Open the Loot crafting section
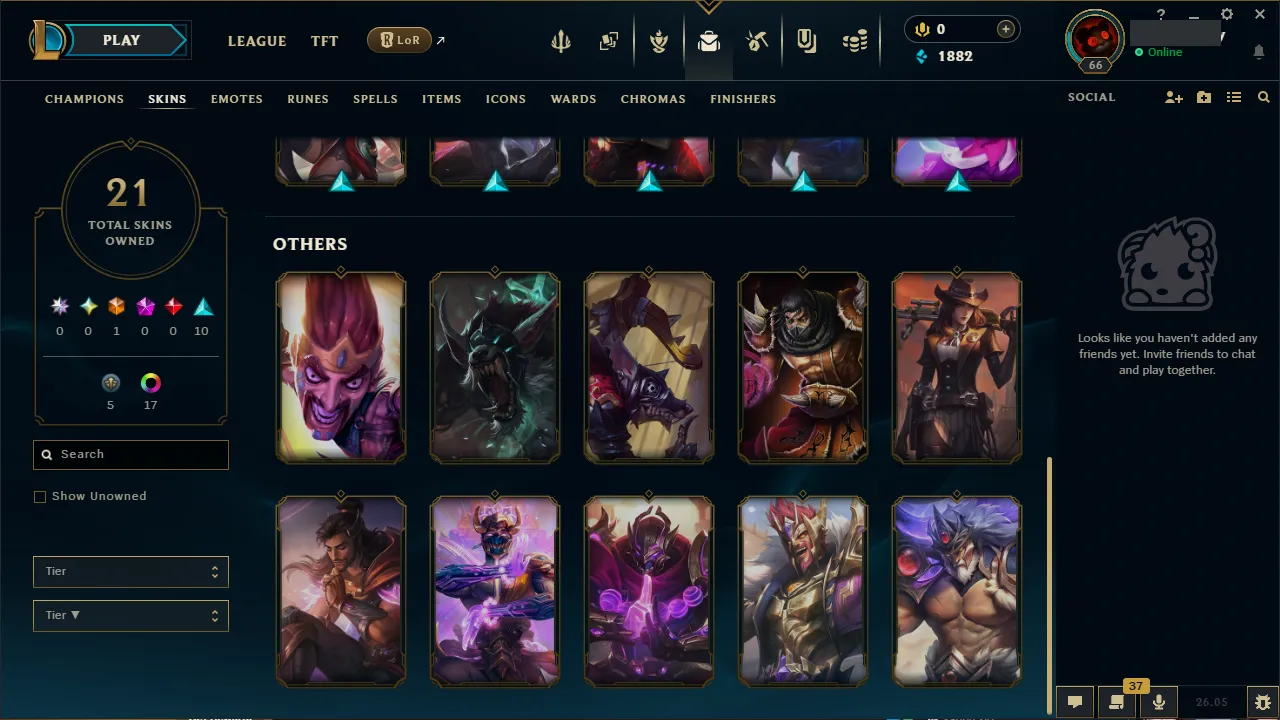Image resolution: width=1280 pixels, height=720 pixels. point(757,41)
